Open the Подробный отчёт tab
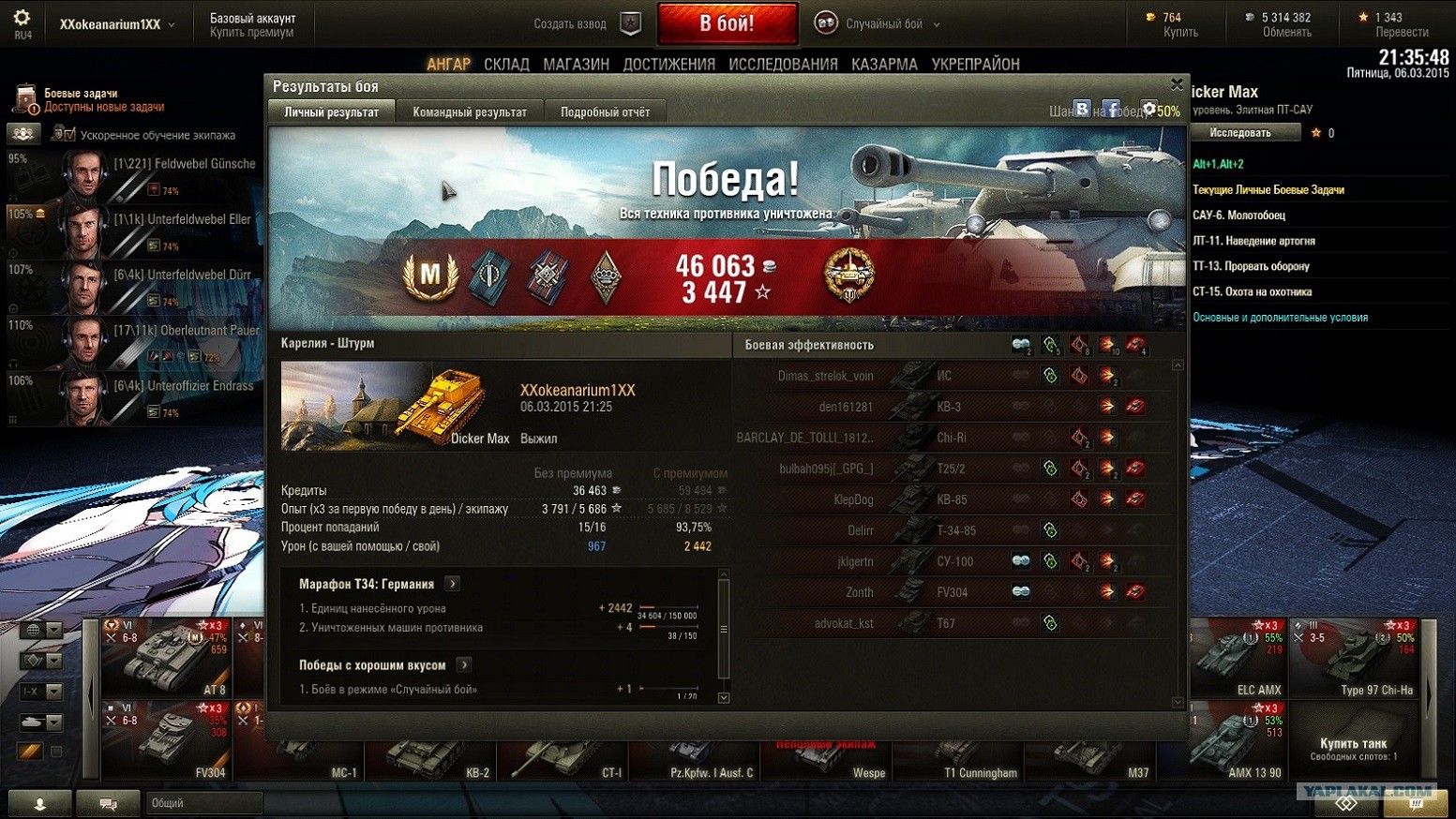 pyautogui.click(x=605, y=112)
